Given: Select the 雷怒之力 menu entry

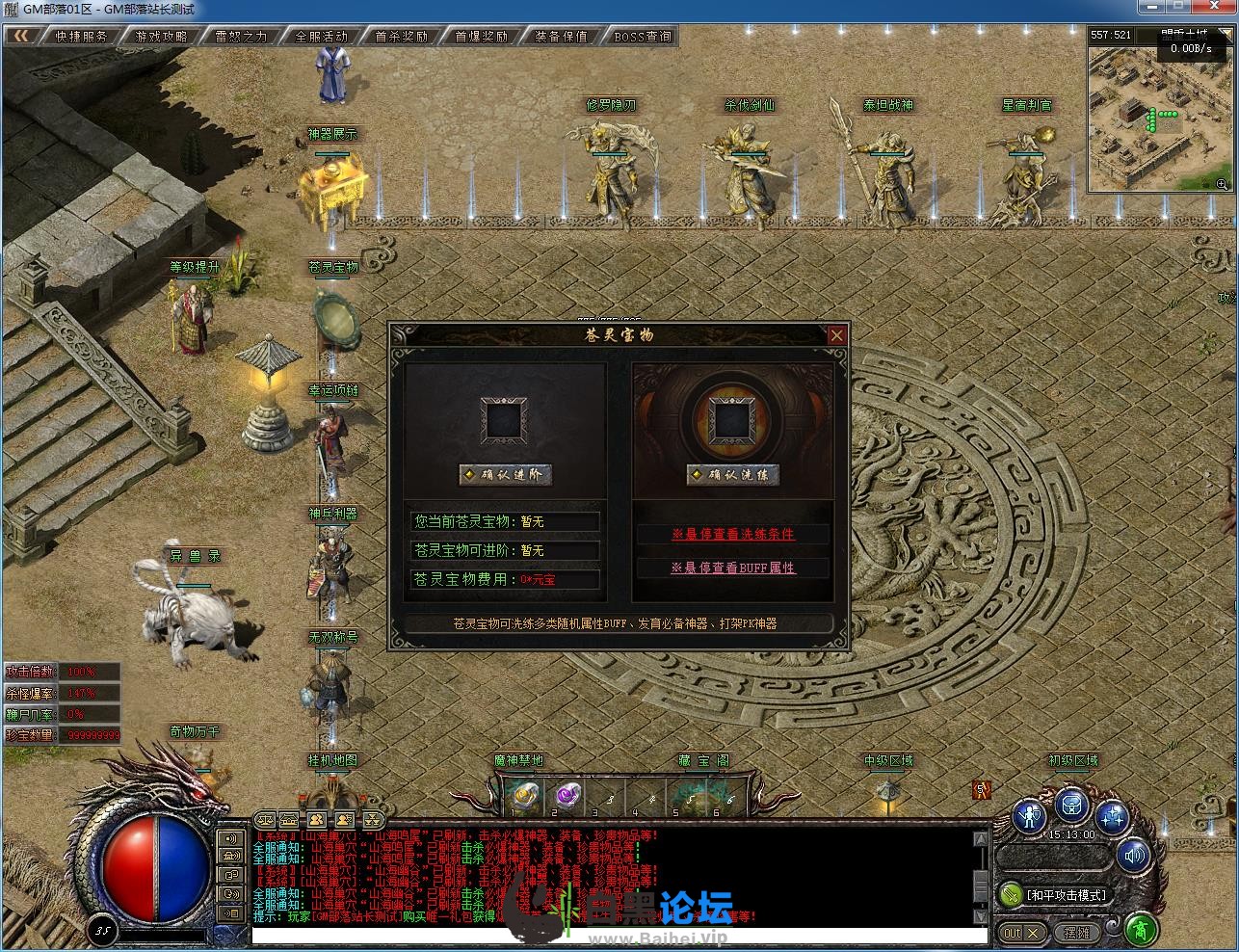Looking at the screenshot, I should tap(242, 37).
